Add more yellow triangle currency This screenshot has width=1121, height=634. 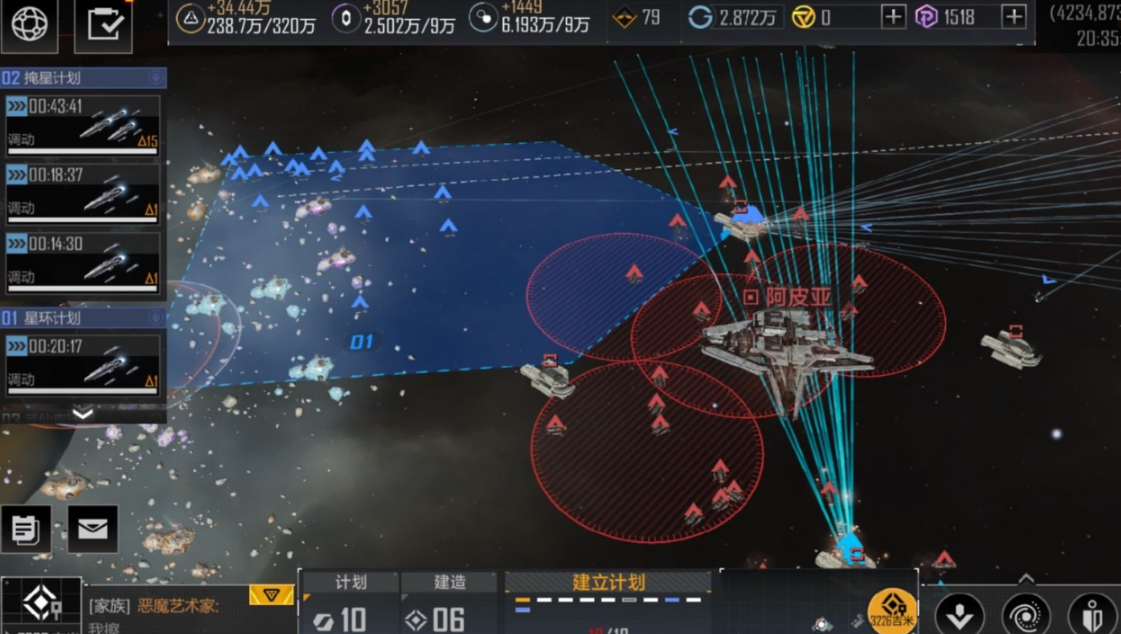coord(893,17)
